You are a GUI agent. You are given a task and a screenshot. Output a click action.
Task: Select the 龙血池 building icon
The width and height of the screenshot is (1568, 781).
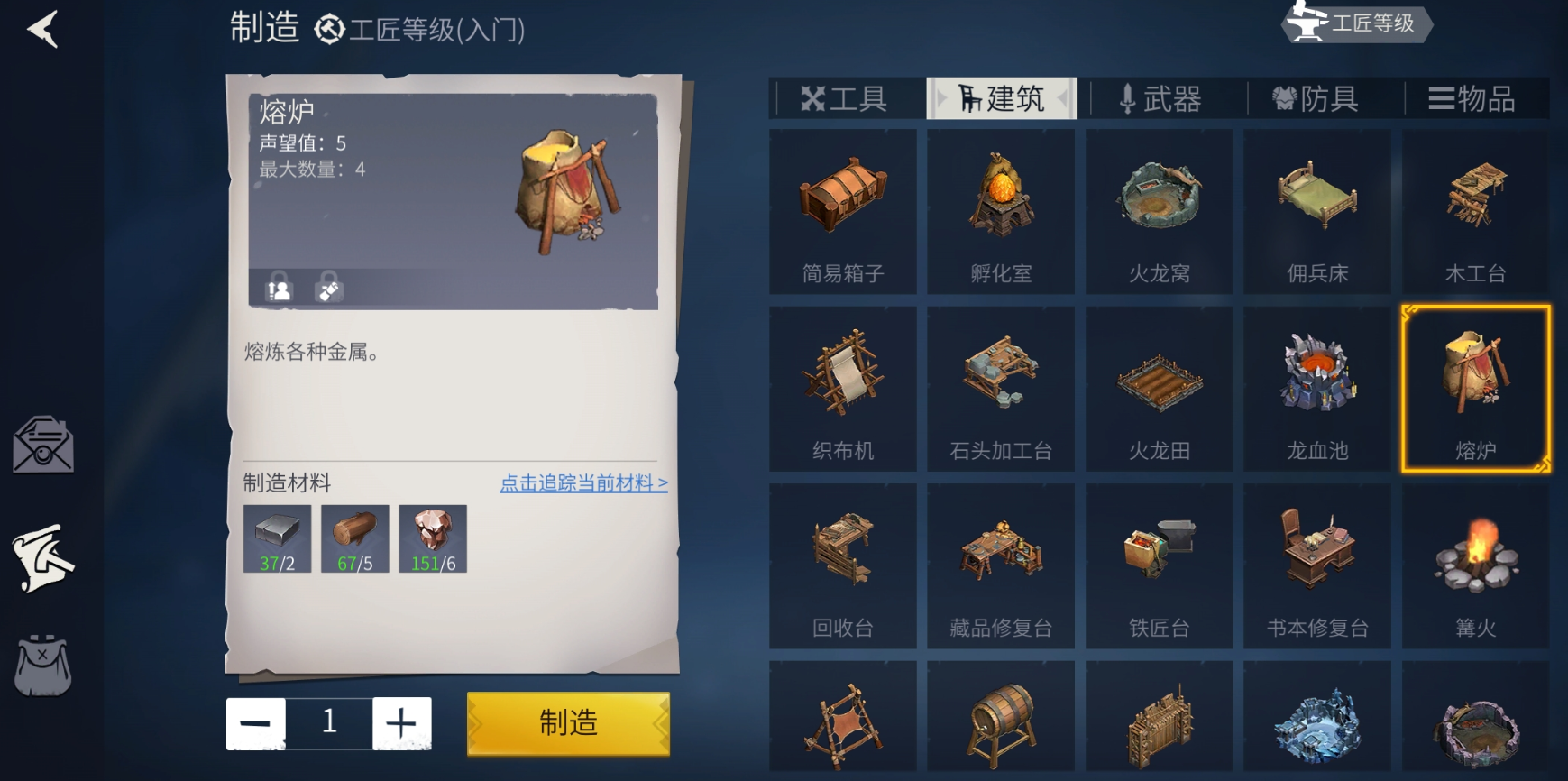[x=1316, y=388]
